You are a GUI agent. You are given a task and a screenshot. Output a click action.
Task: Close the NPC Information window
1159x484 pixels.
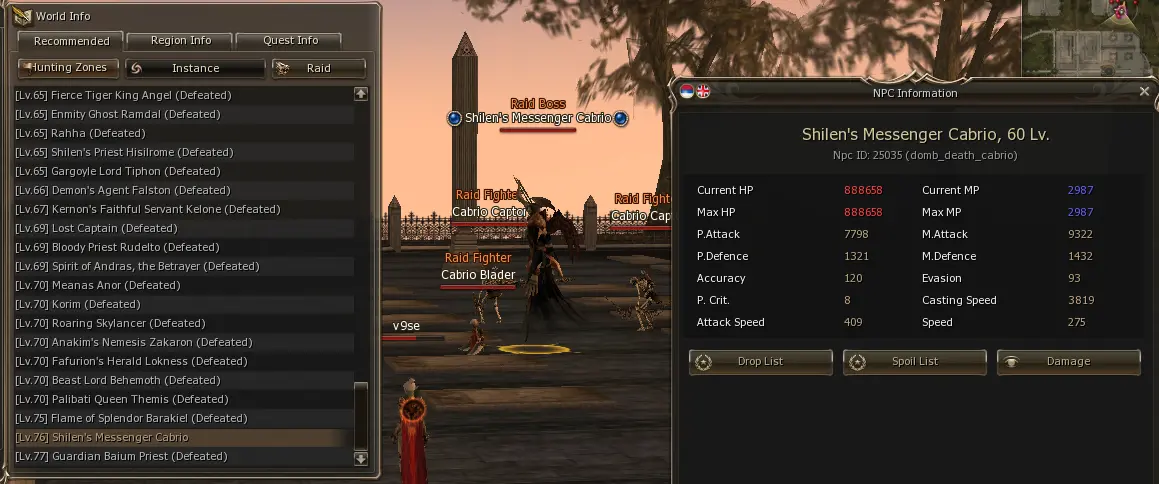pos(1144,92)
